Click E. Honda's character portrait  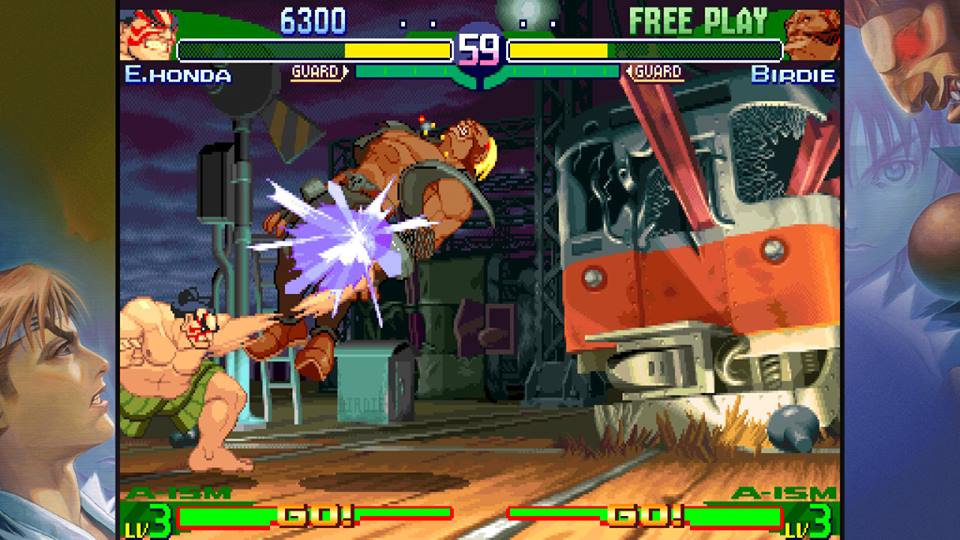pyautogui.click(x=146, y=35)
